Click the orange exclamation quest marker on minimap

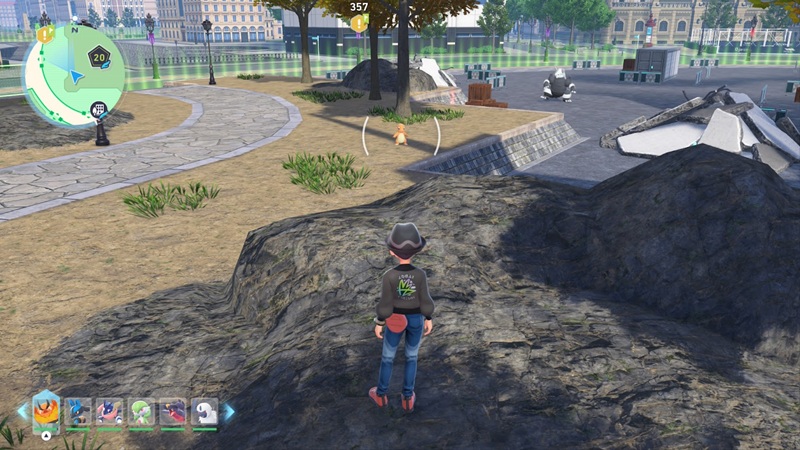(x=44, y=34)
